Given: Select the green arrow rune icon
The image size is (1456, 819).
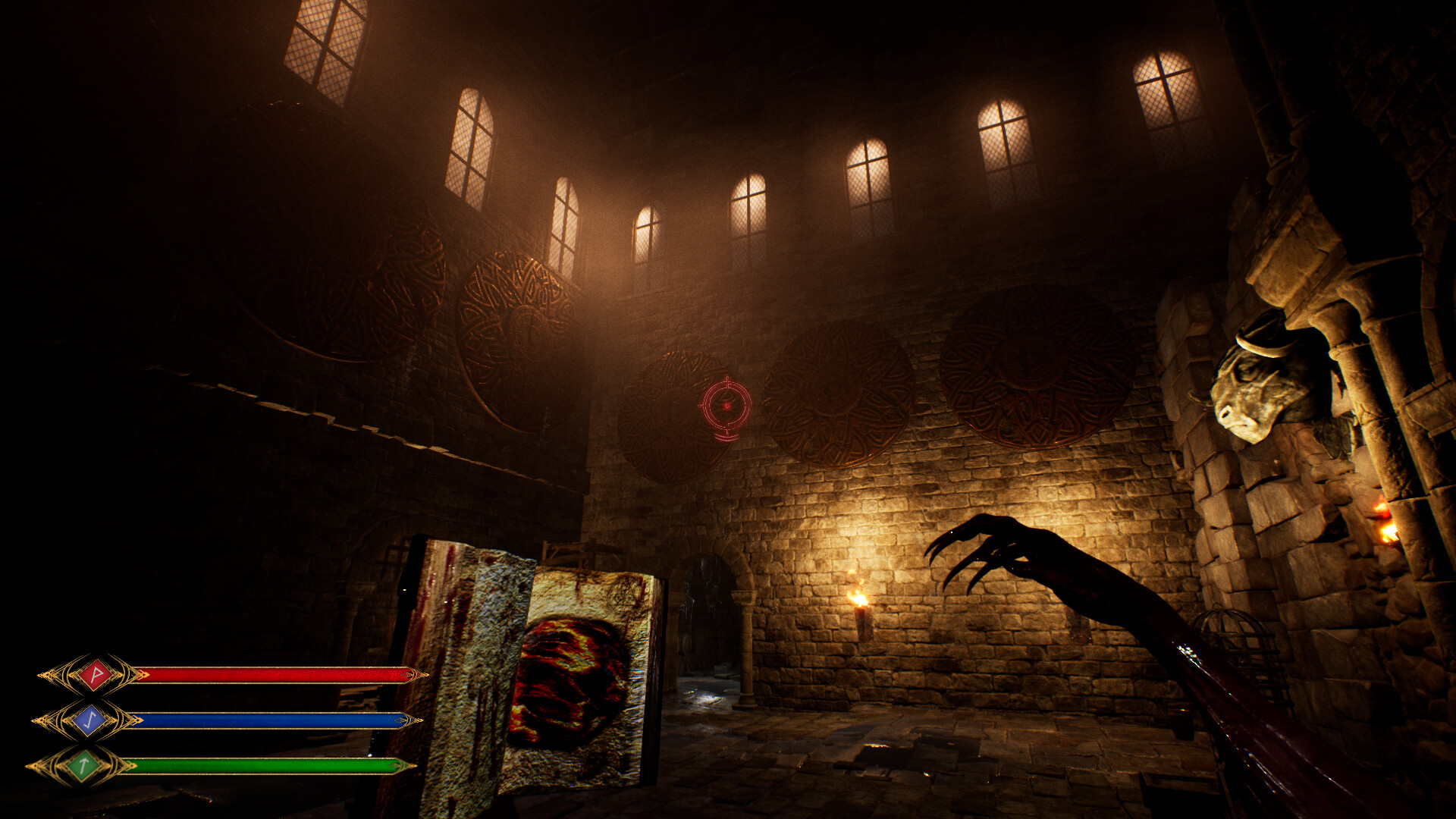Looking at the screenshot, I should coord(83,766).
